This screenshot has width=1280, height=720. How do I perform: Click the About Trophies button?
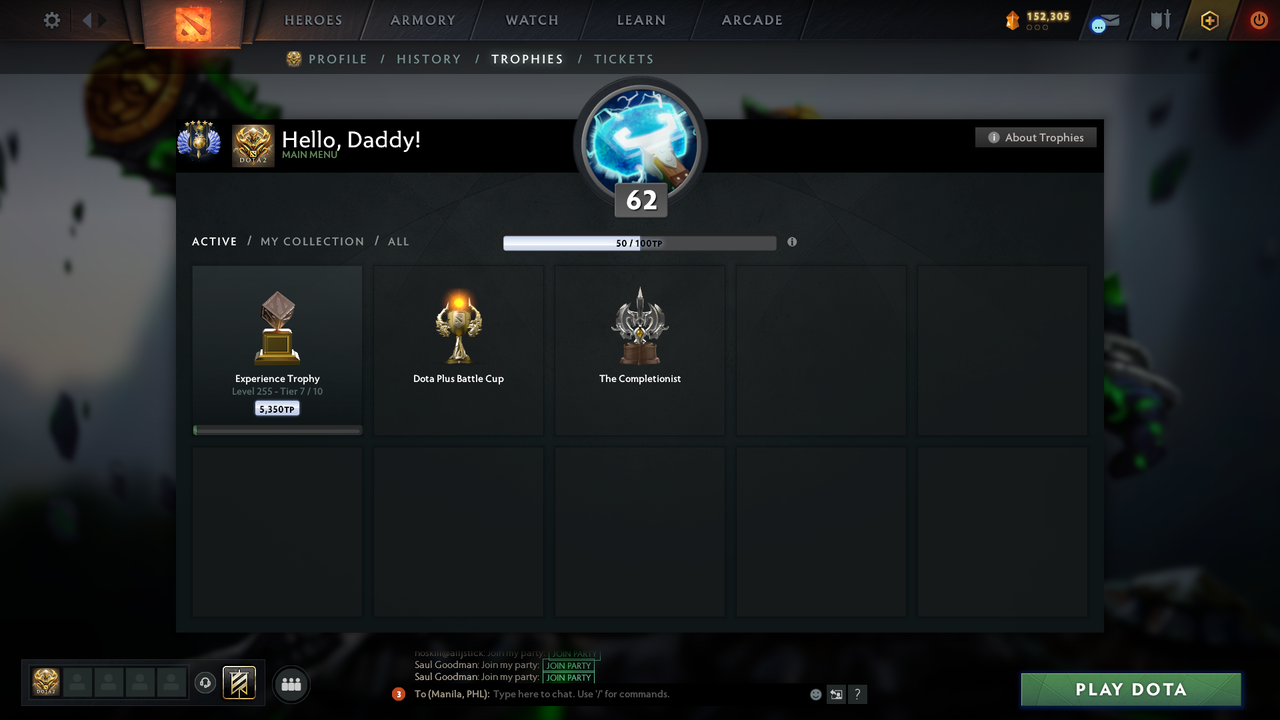tap(1036, 137)
